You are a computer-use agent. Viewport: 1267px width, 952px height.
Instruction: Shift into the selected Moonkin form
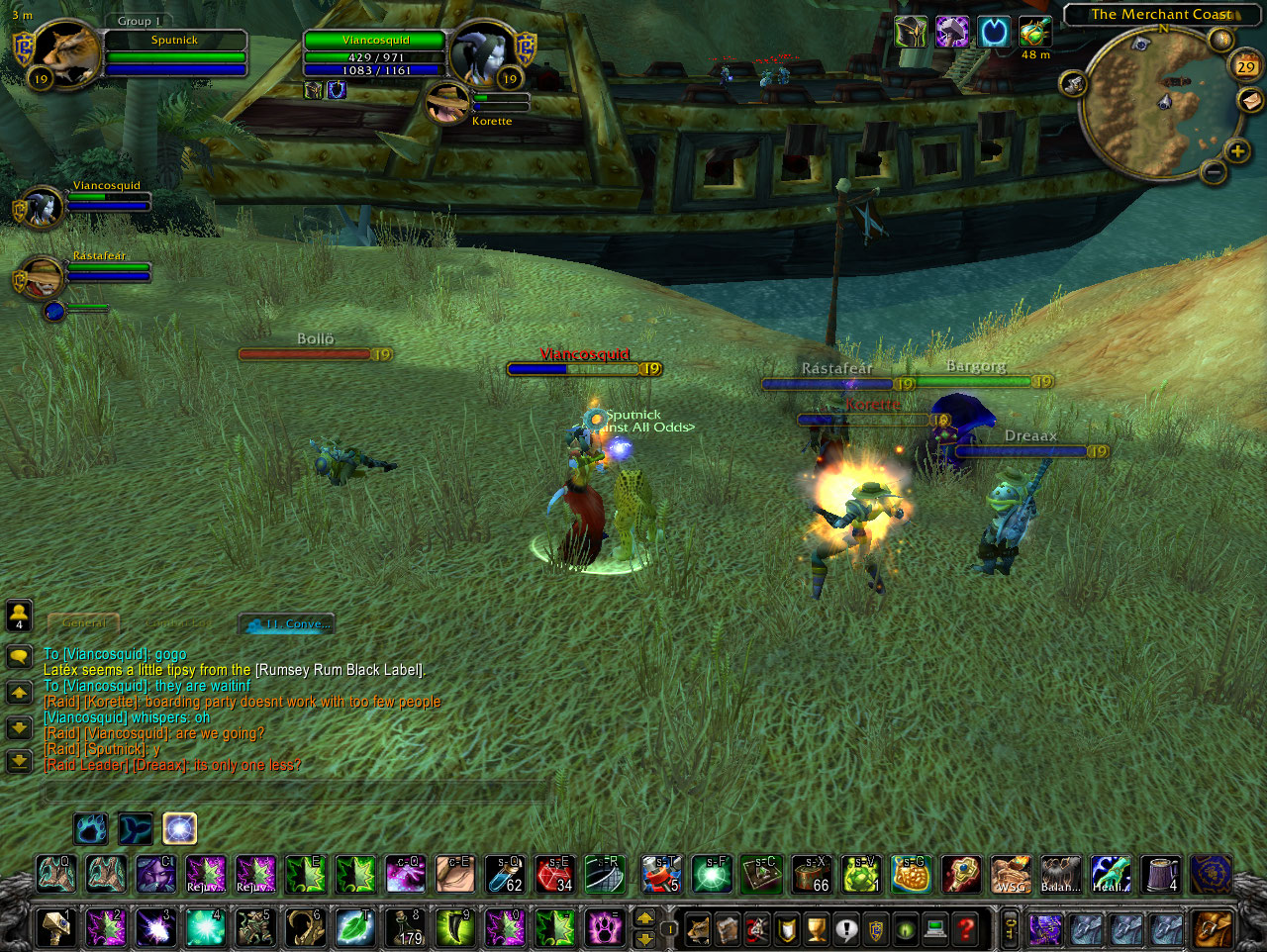179,828
